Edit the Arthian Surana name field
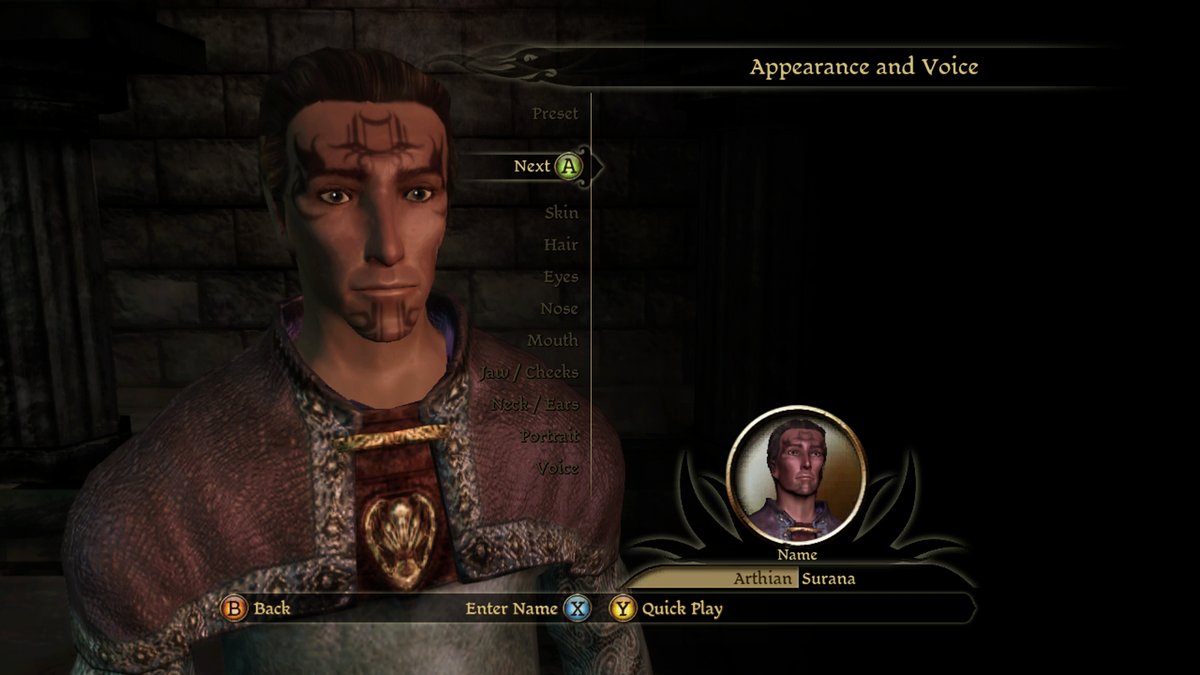The image size is (1200, 675). [795, 579]
